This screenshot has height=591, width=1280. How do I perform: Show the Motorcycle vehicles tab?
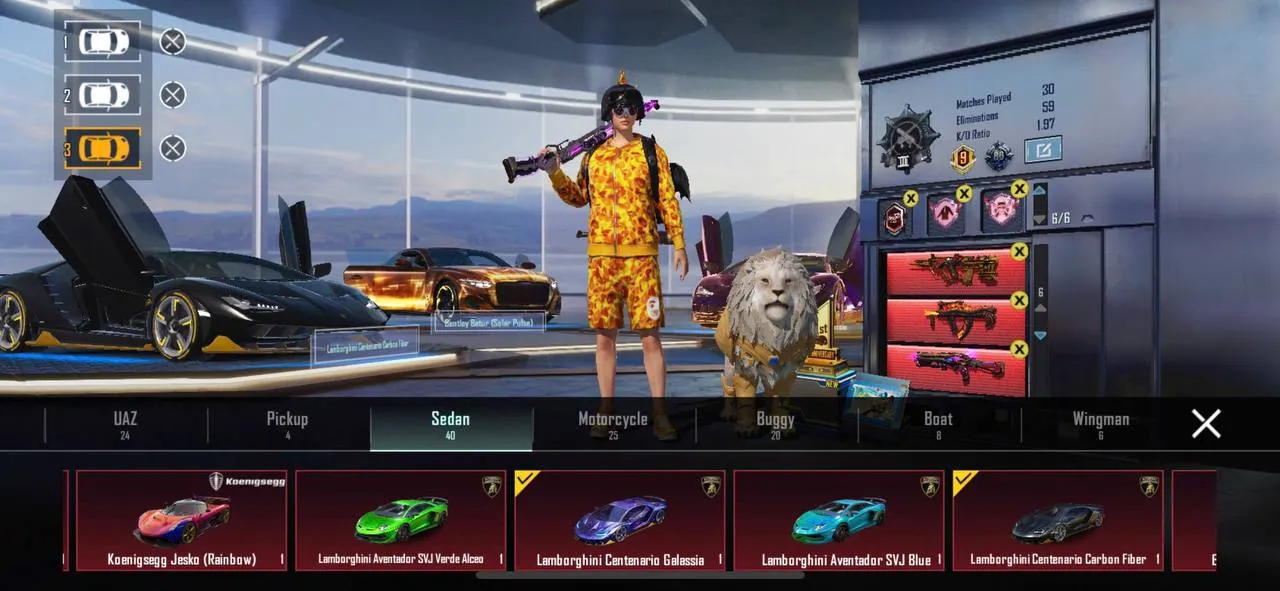coord(613,425)
